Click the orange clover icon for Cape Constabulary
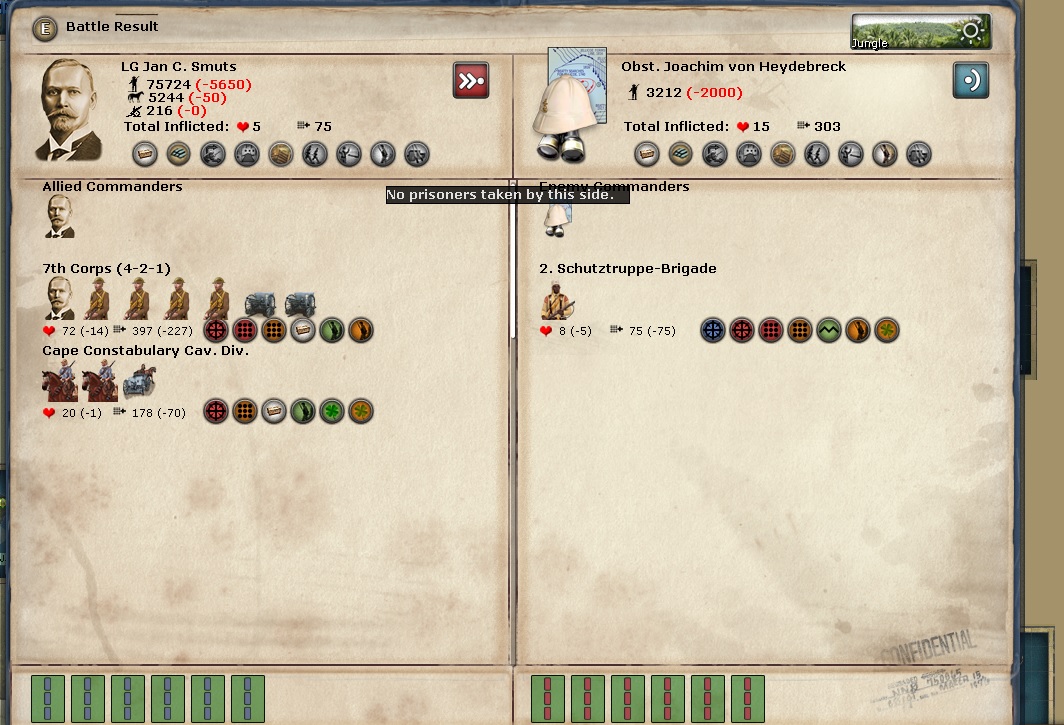 click(x=360, y=411)
